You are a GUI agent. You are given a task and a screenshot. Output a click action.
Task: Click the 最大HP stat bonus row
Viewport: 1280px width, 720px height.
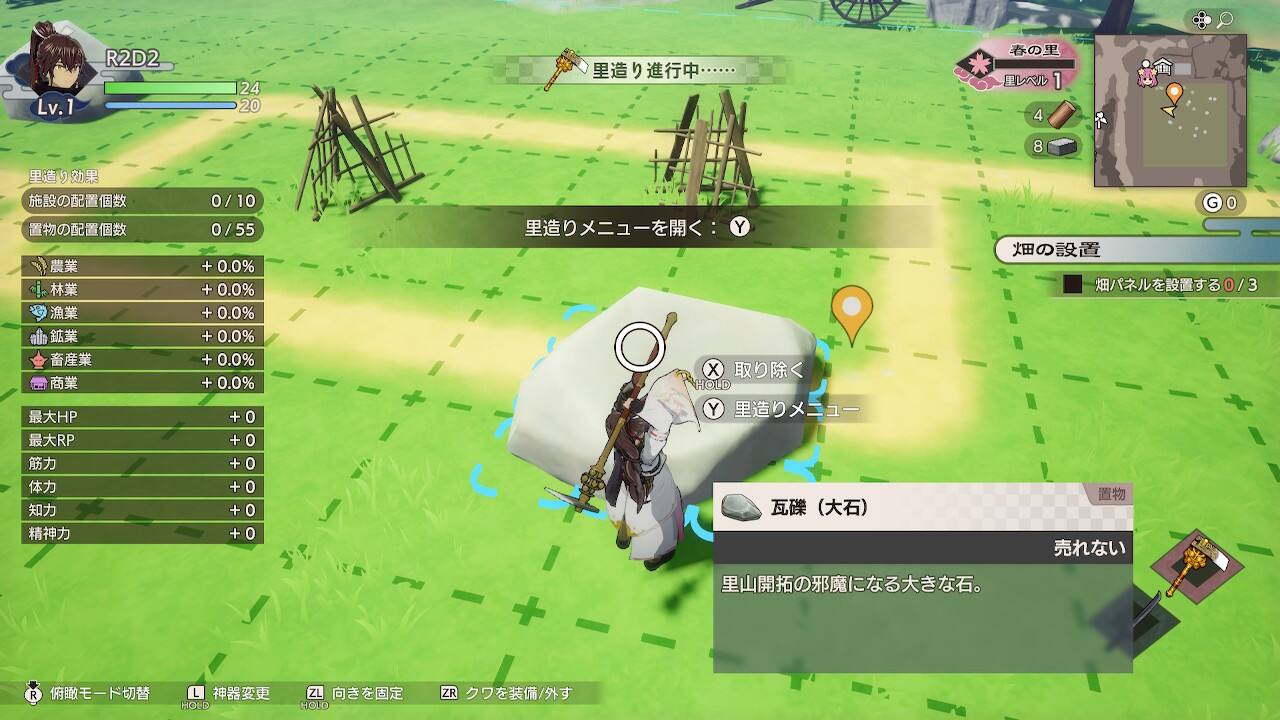(142, 417)
